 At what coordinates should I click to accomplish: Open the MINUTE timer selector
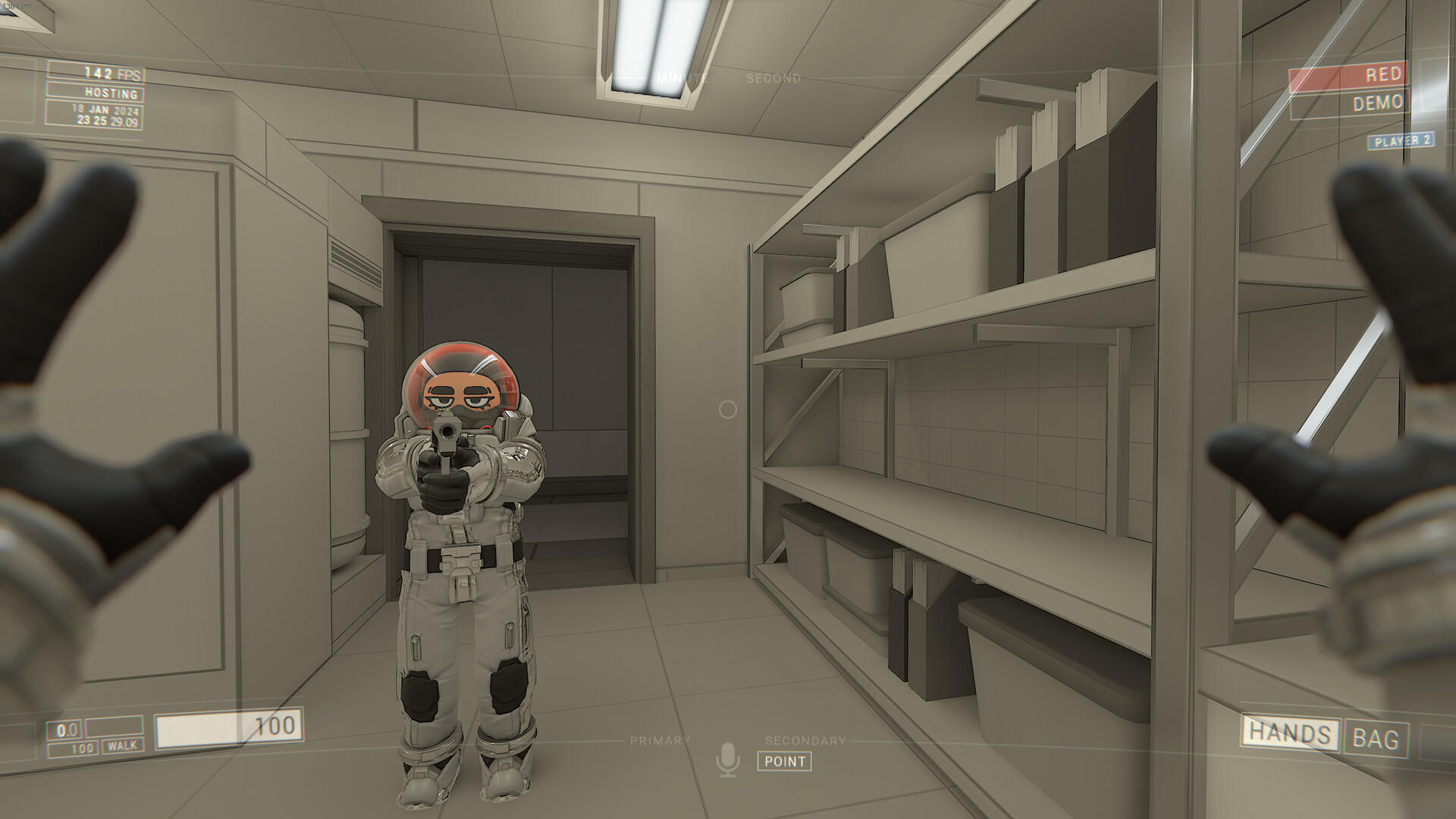[x=682, y=77]
